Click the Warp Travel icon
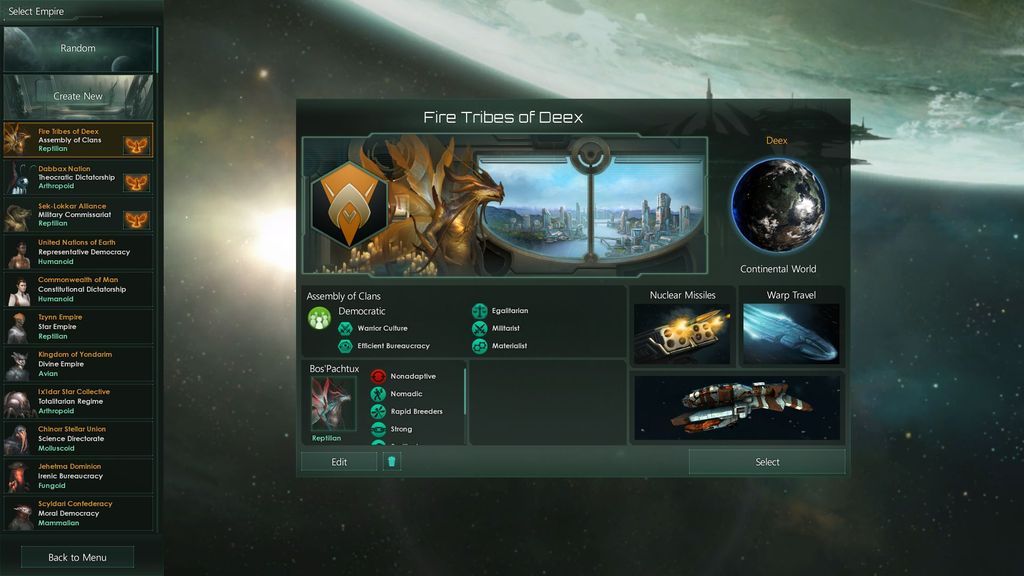Screen dimensions: 1024x576 (791, 334)
